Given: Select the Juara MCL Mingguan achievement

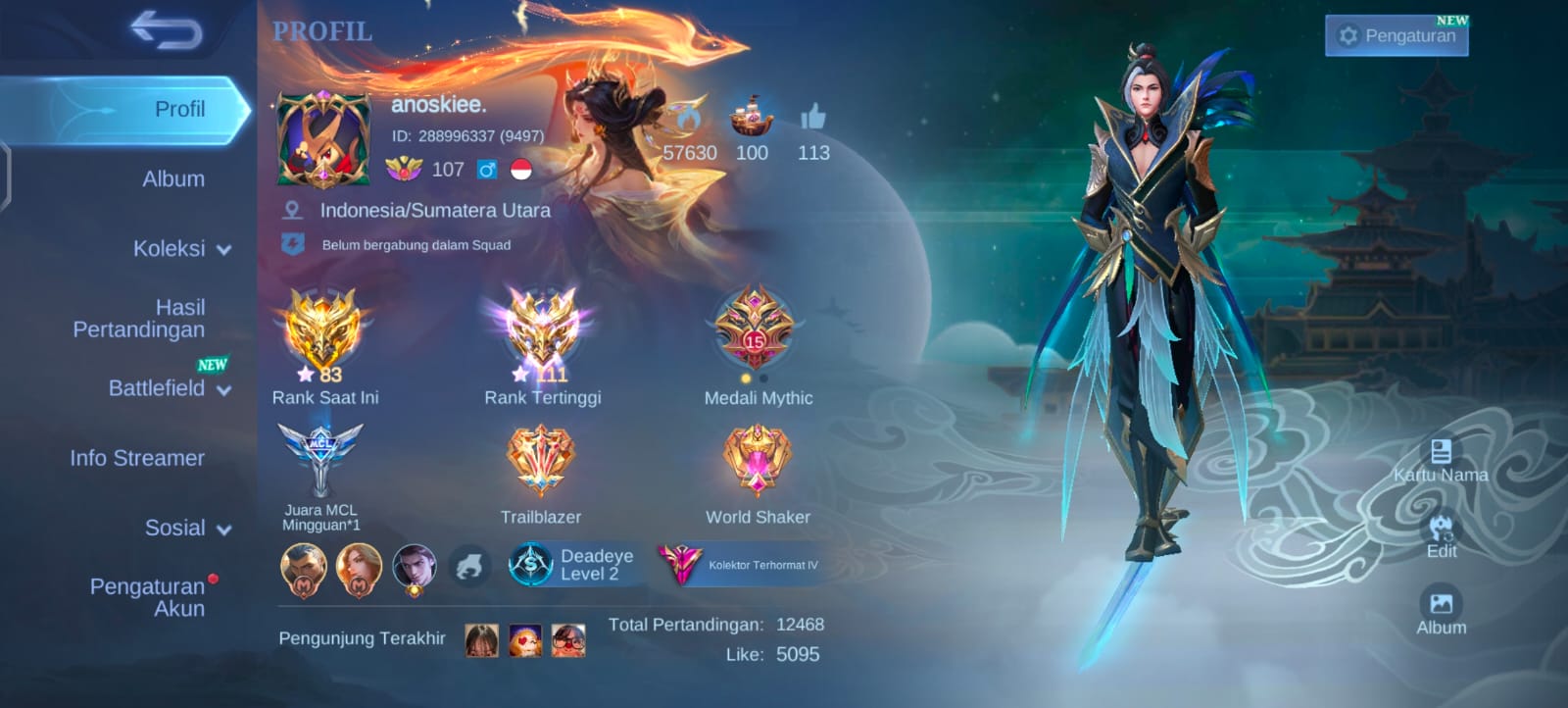Looking at the screenshot, I should pos(320,461).
